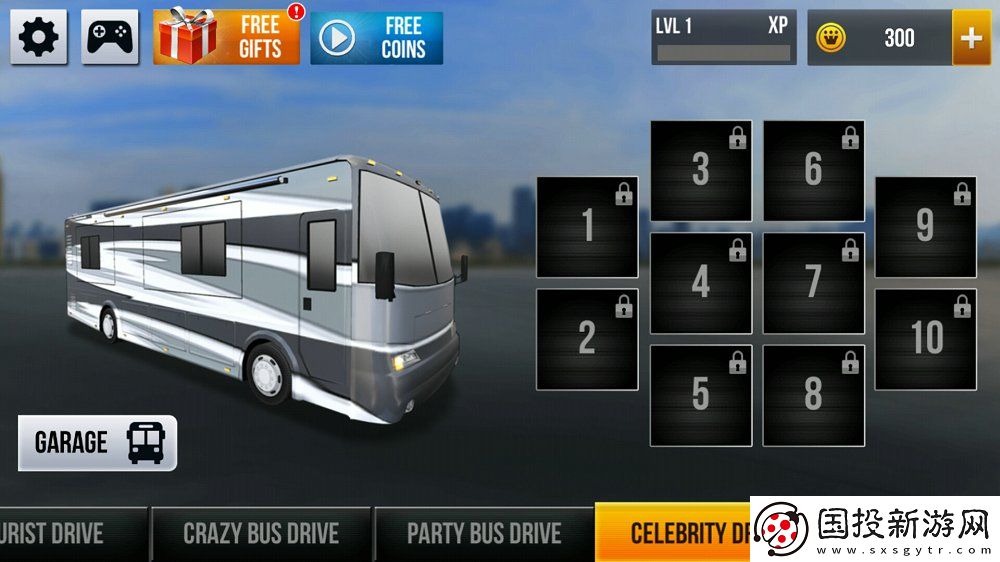Select locked level 1 tile
Screen dimensions: 1000x562
pyautogui.click(x=587, y=227)
